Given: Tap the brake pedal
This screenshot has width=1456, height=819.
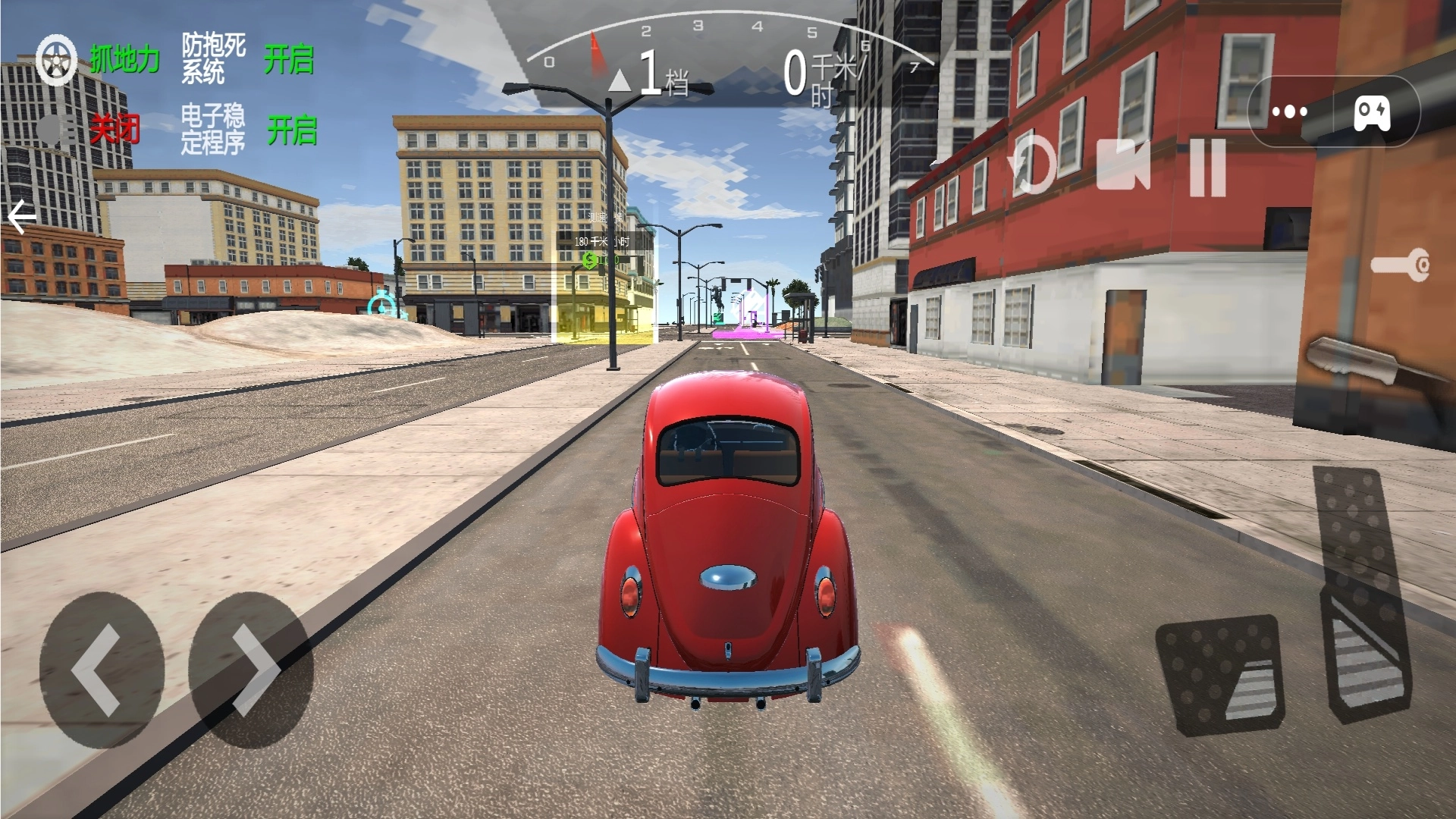Looking at the screenshot, I should (x=1222, y=673).
